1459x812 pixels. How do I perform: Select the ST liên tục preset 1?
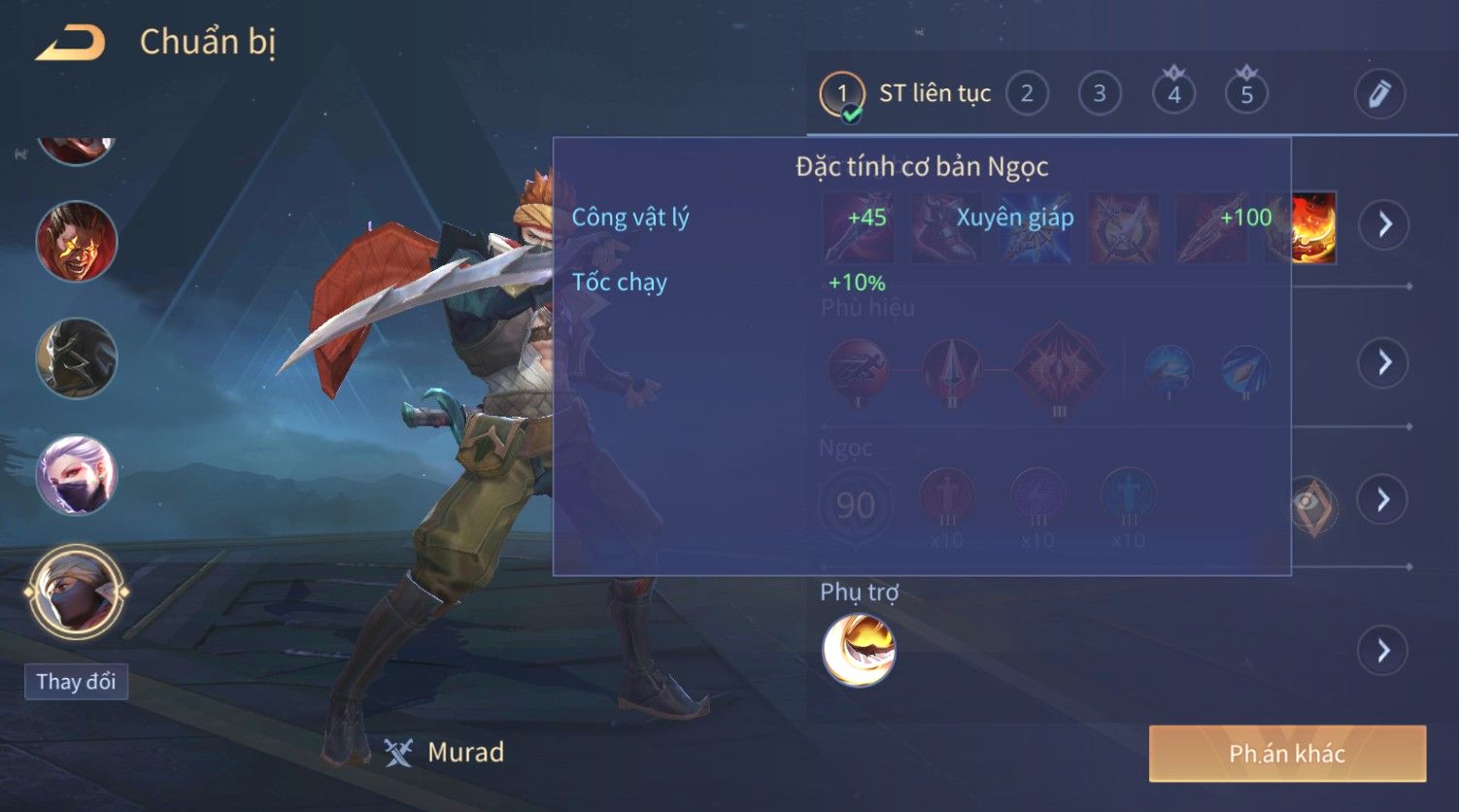(842, 94)
